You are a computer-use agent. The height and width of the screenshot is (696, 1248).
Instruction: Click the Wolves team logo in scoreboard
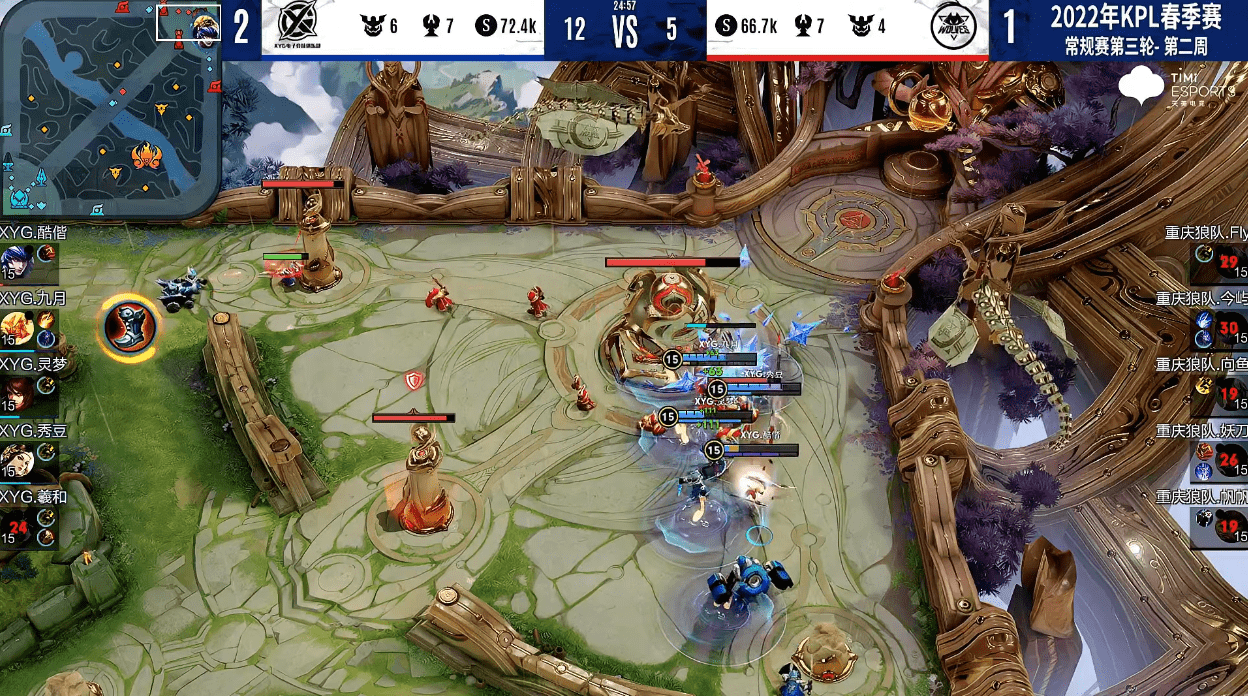(951, 27)
